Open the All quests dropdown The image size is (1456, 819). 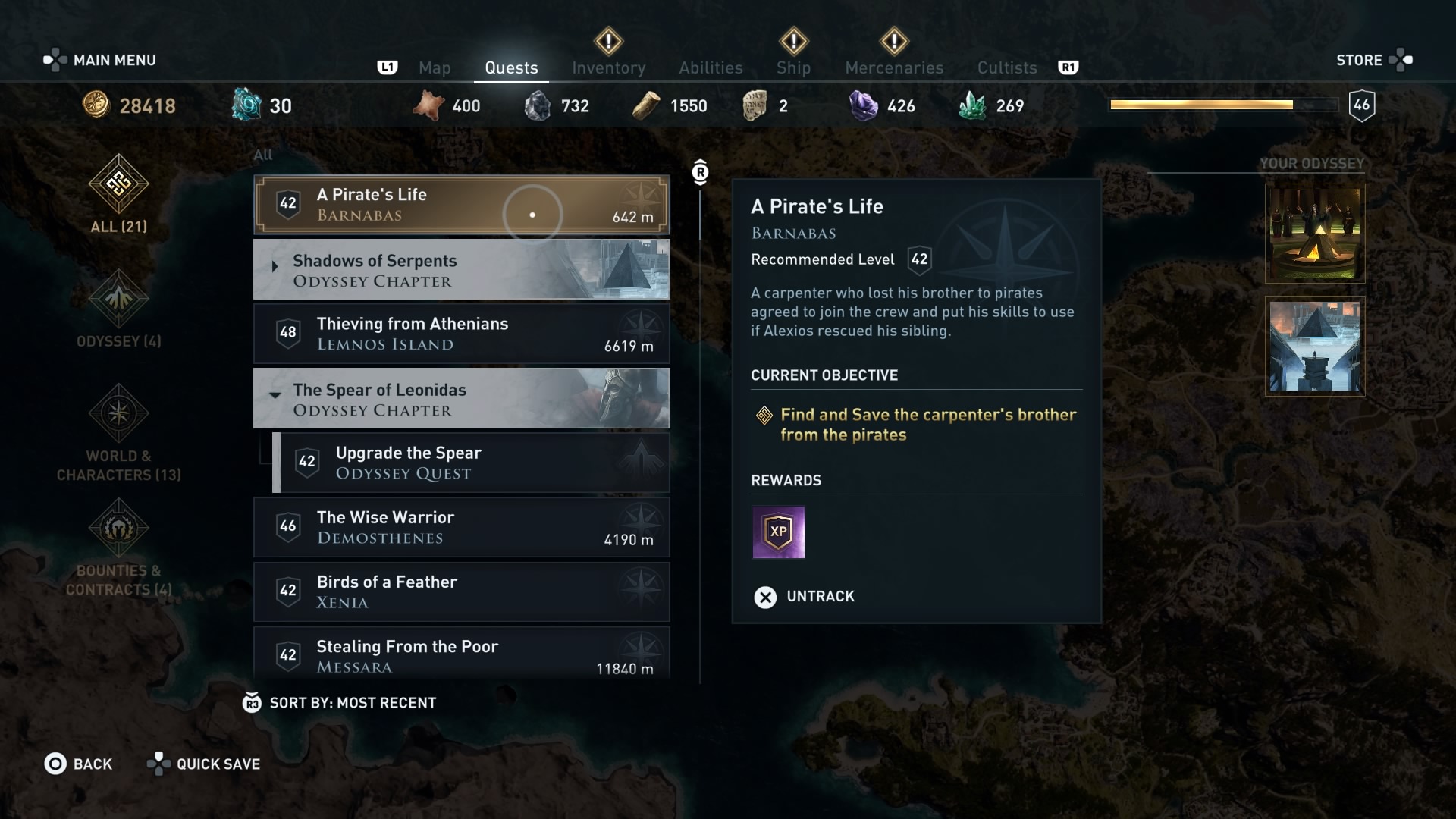(263, 155)
